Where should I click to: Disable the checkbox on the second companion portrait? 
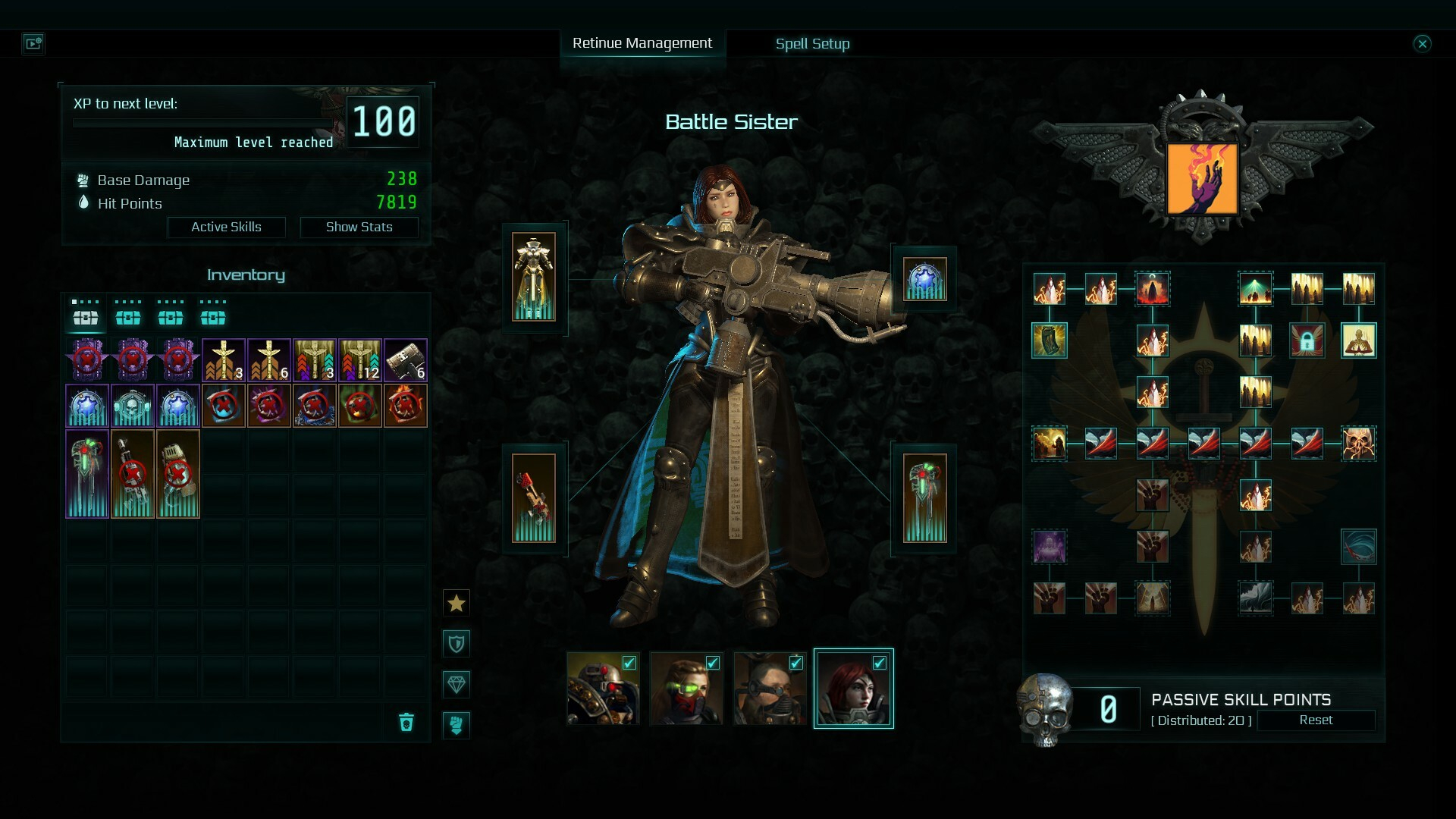coord(711,662)
